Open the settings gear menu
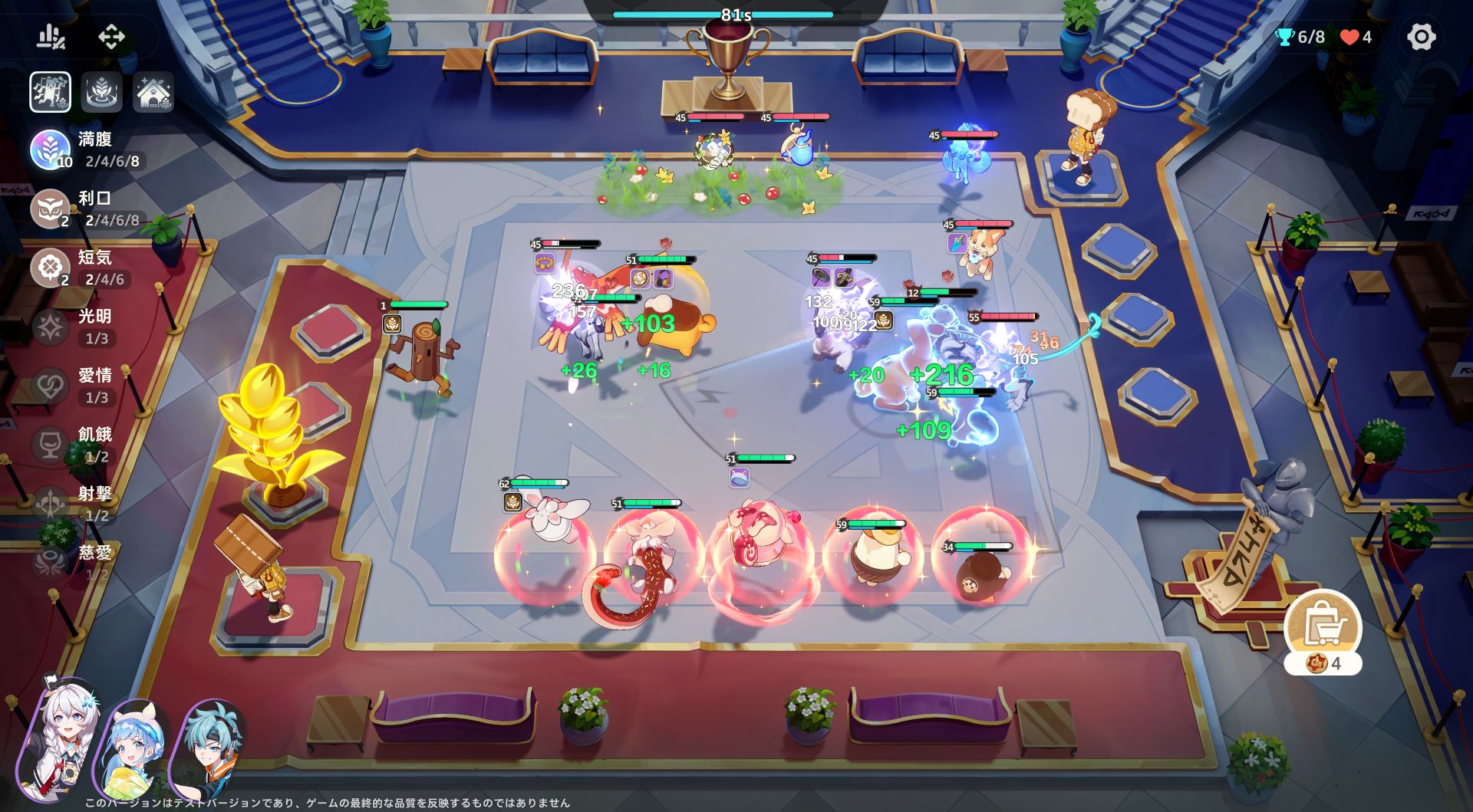 1420,37
